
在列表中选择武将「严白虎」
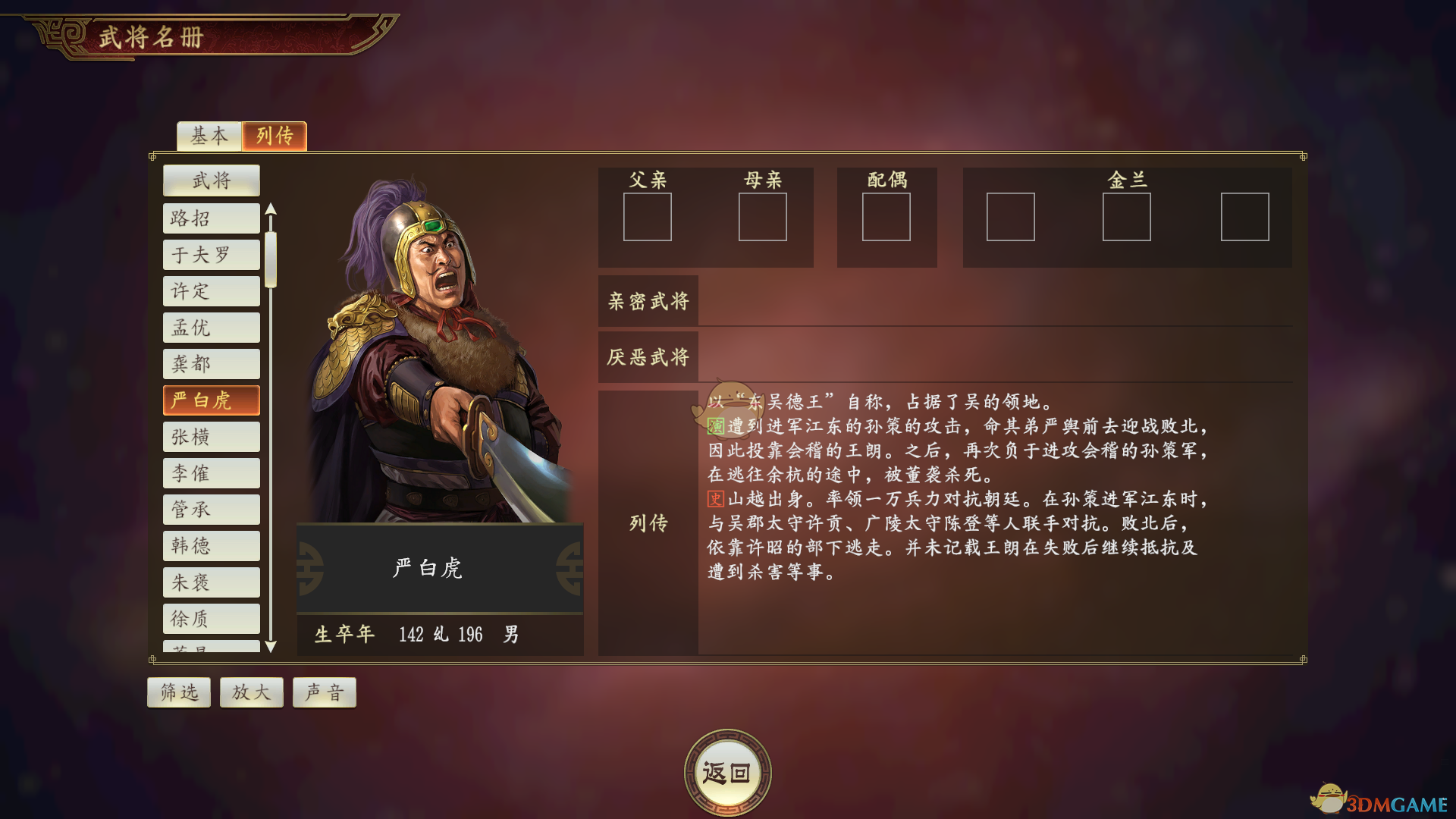tap(211, 400)
